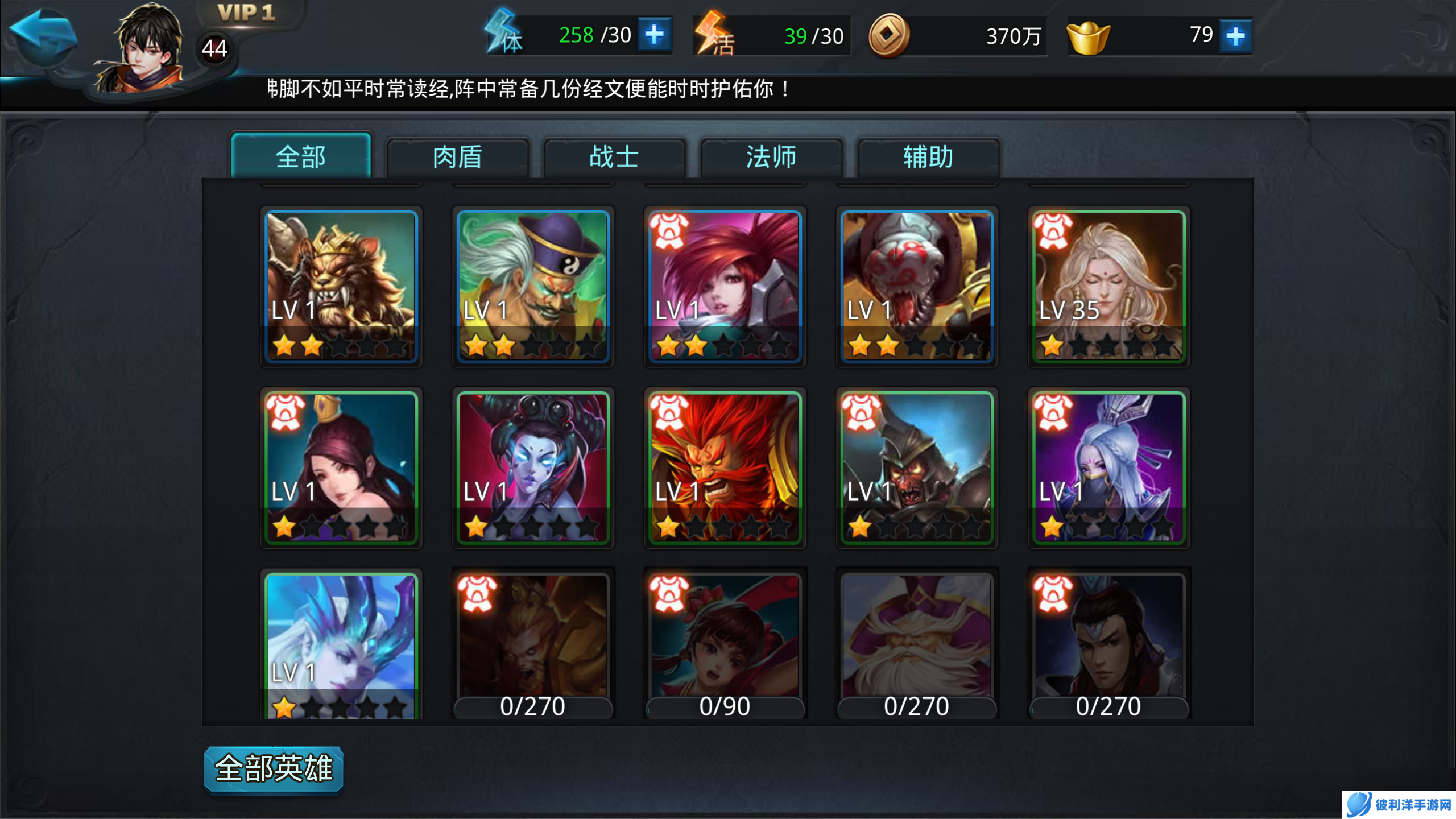Select the 辅助 tab
The width and height of the screenshot is (1456, 819).
pos(927,158)
